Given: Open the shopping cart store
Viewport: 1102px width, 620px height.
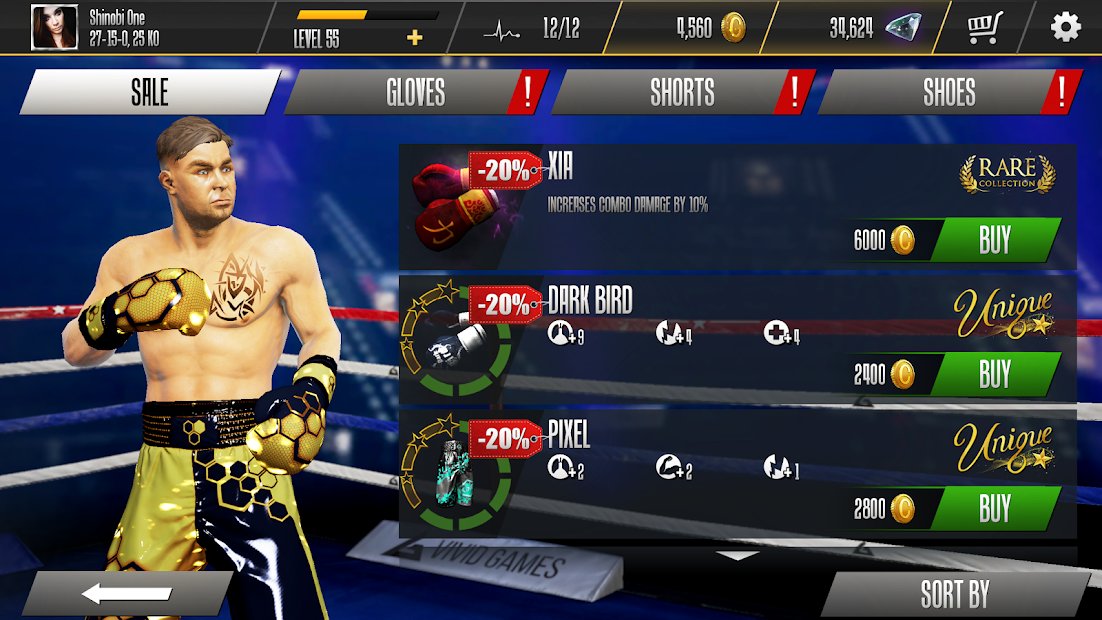Looking at the screenshot, I should 985,27.
